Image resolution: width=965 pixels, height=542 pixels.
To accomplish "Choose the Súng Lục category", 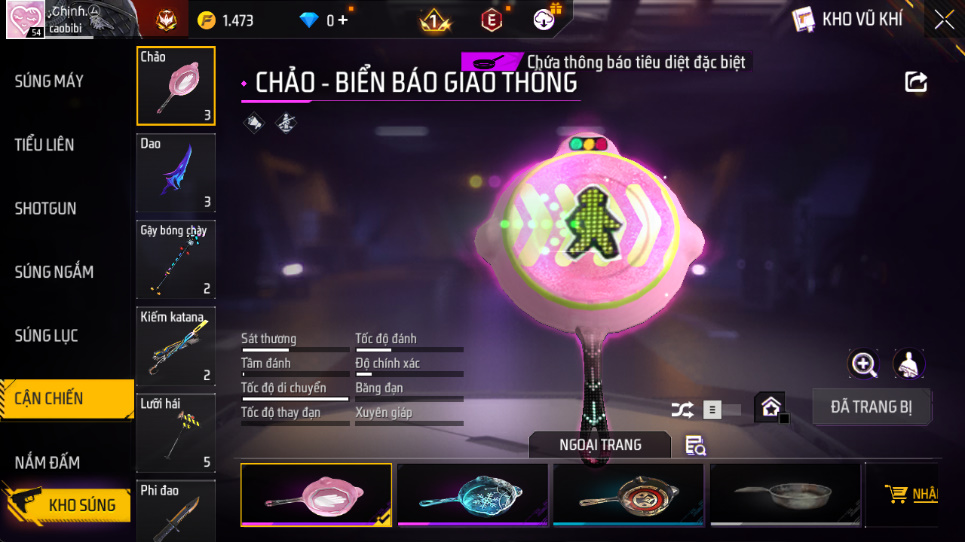I will point(46,336).
